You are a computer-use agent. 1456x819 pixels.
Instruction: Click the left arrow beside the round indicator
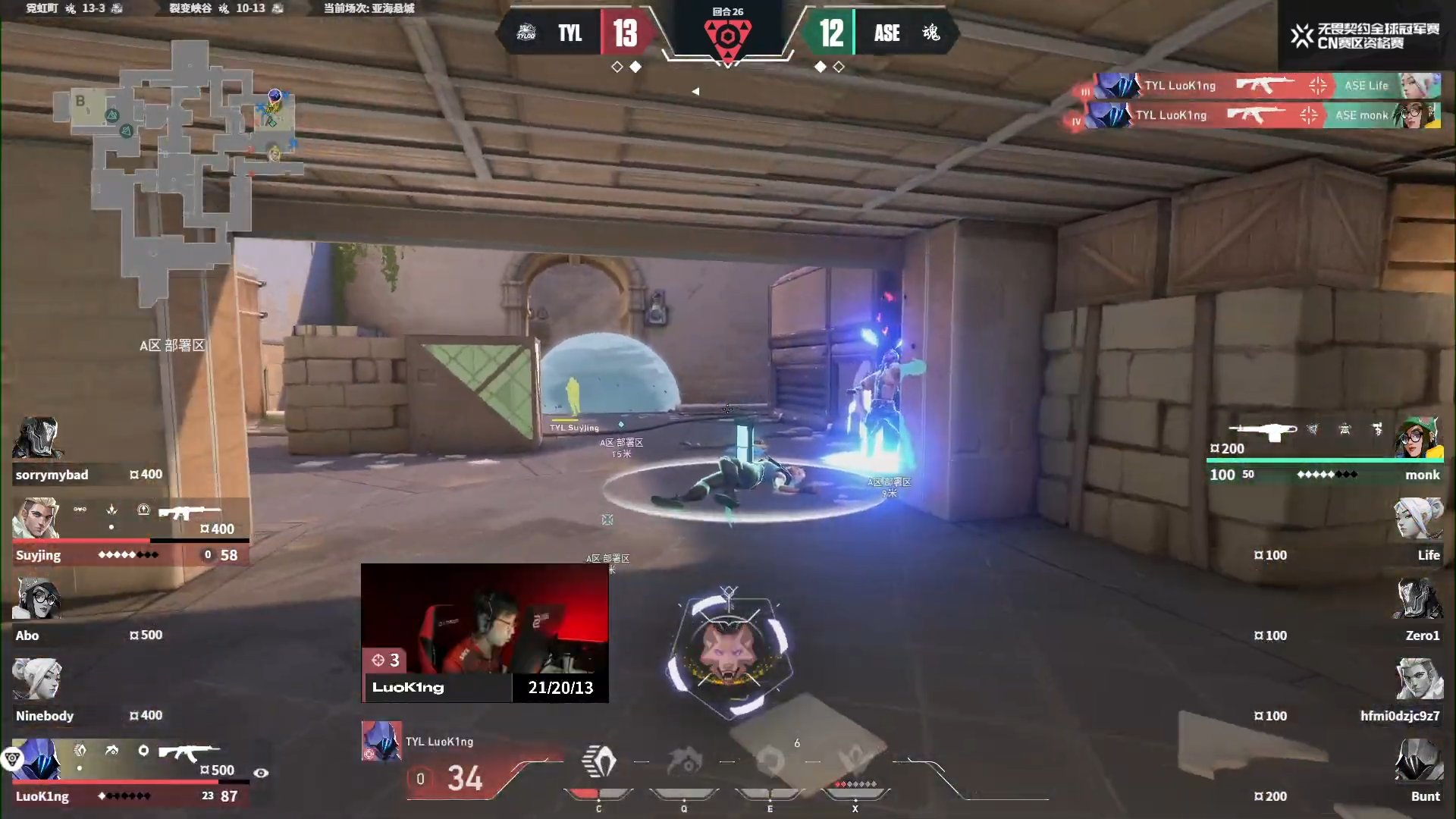[695, 91]
